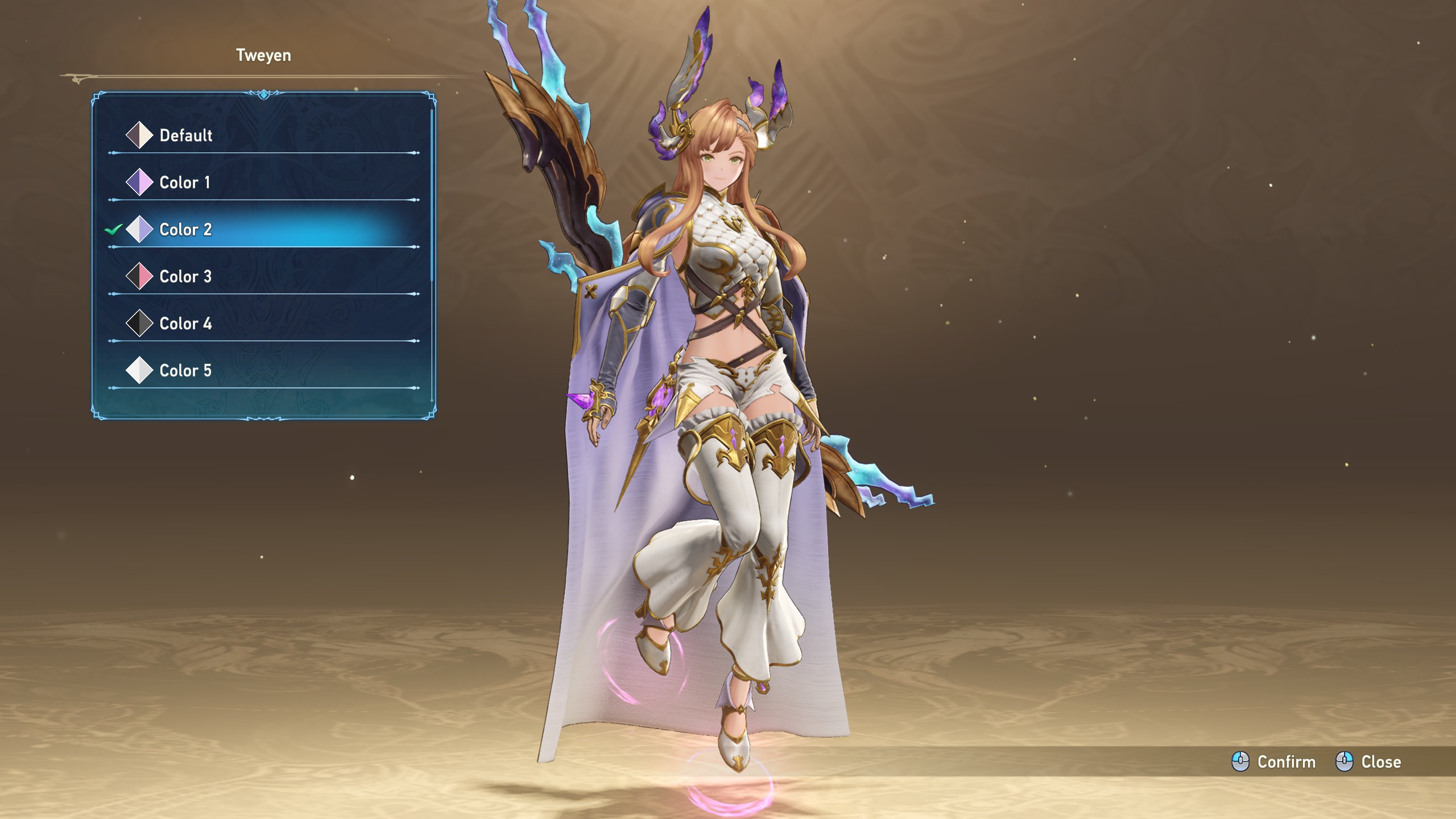This screenshot has width=1456, height=819.
Task: Pick the highlighted Color 2 entry
Action: [x=185, y=230]
